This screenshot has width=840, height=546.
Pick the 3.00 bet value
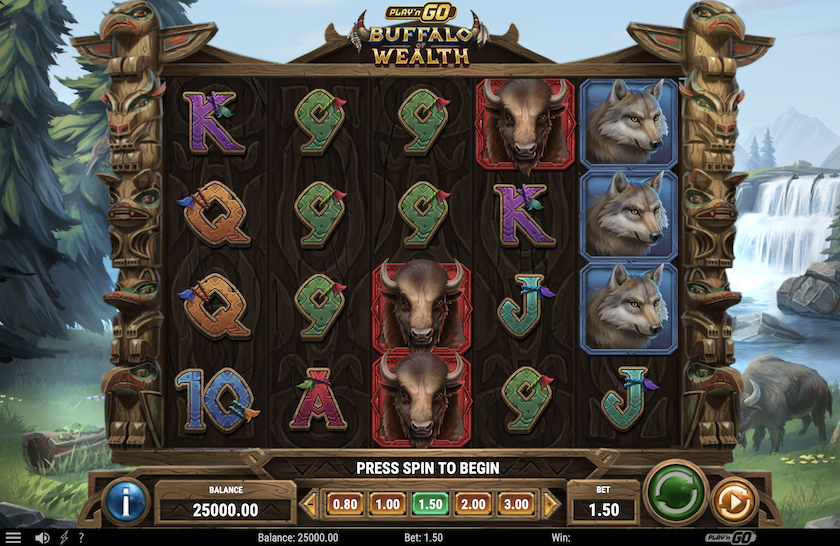518,504
